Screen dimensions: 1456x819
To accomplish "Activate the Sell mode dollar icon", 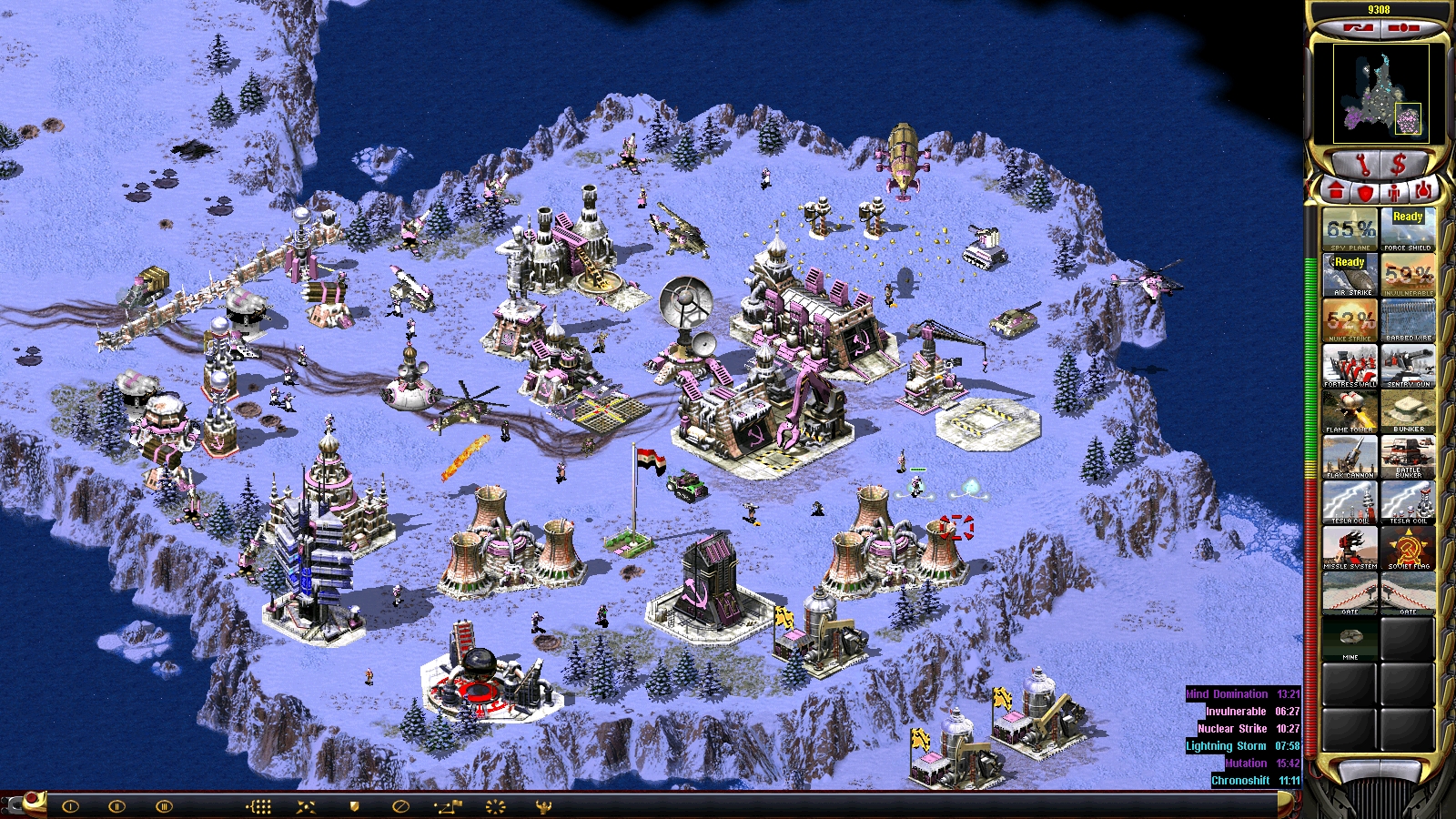I will coord(1399,163).
